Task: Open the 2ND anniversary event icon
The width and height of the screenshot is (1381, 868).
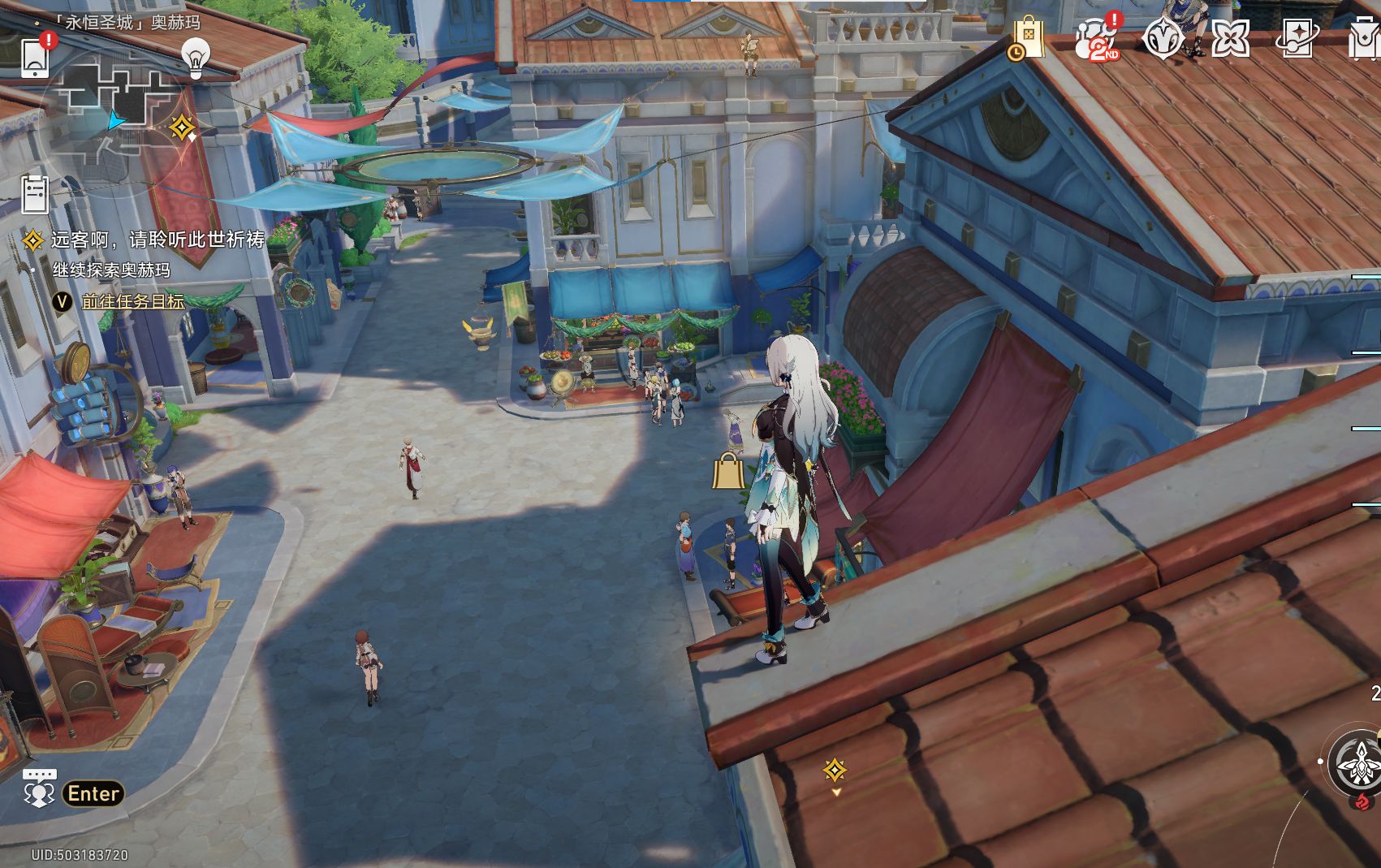Action: coord(1096,38)
